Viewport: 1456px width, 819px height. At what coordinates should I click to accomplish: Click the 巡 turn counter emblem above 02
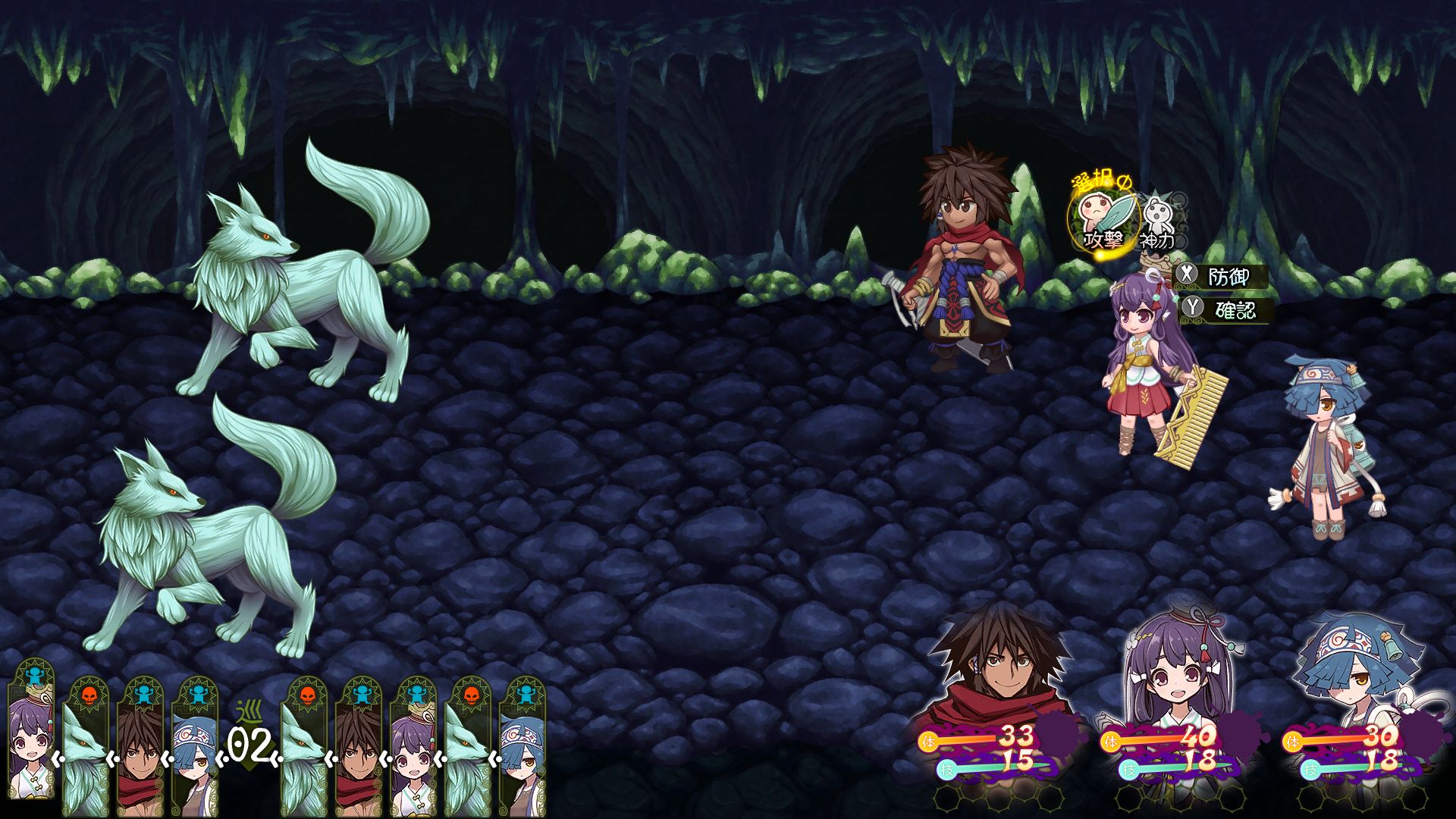click(249, 713)
